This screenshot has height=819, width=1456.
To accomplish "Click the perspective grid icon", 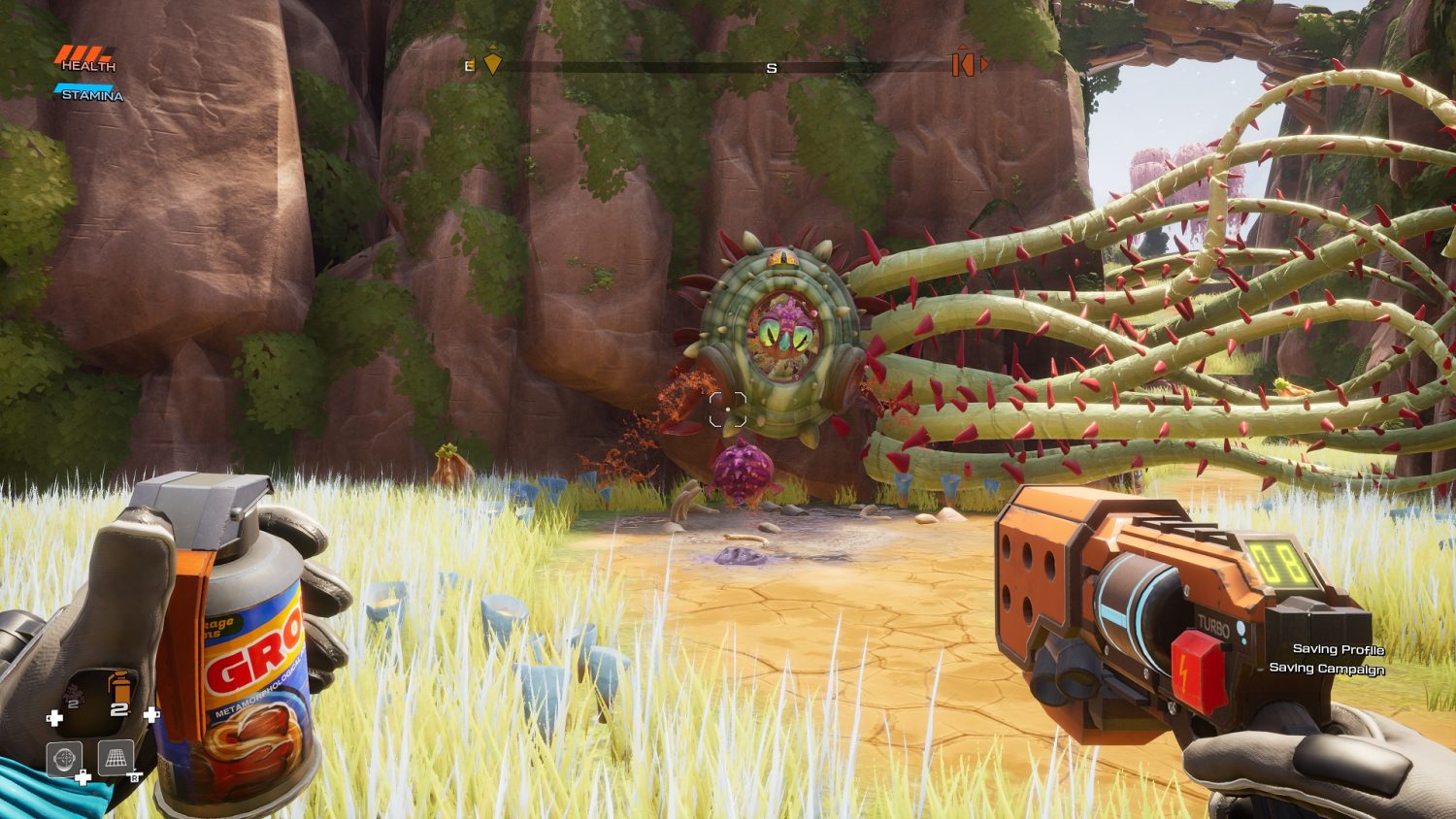I will (x=116, y=758).
